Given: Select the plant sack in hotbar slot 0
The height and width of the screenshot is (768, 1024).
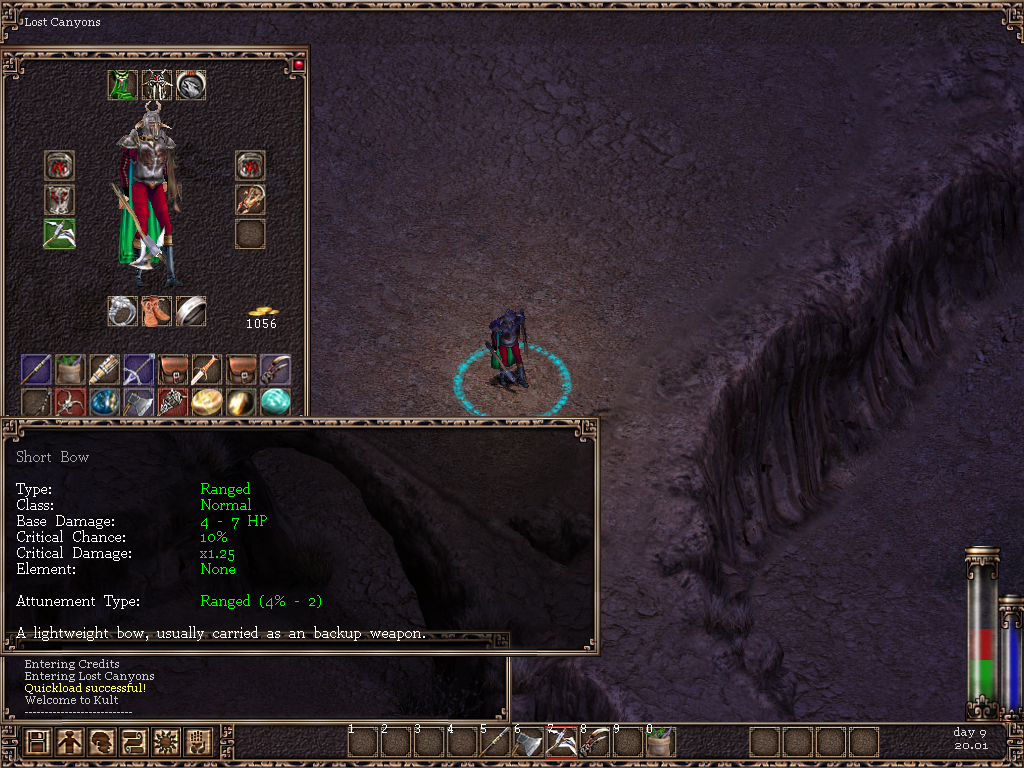Looking at the screenshot, I should (x=660, y=742).
